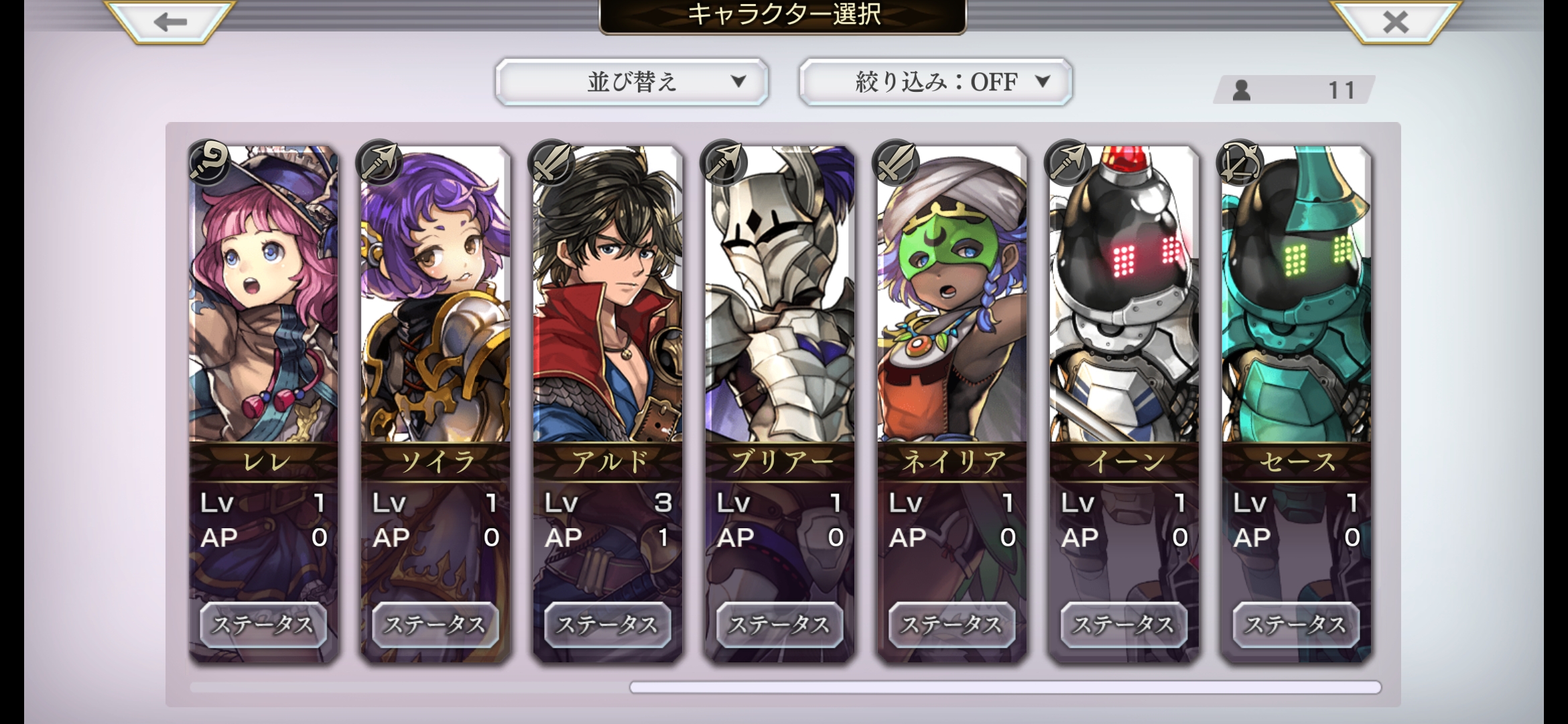This screenshot has height=724, width=1568.
Task: Choose the ネイリア character card
Action: tap(952, 302)
